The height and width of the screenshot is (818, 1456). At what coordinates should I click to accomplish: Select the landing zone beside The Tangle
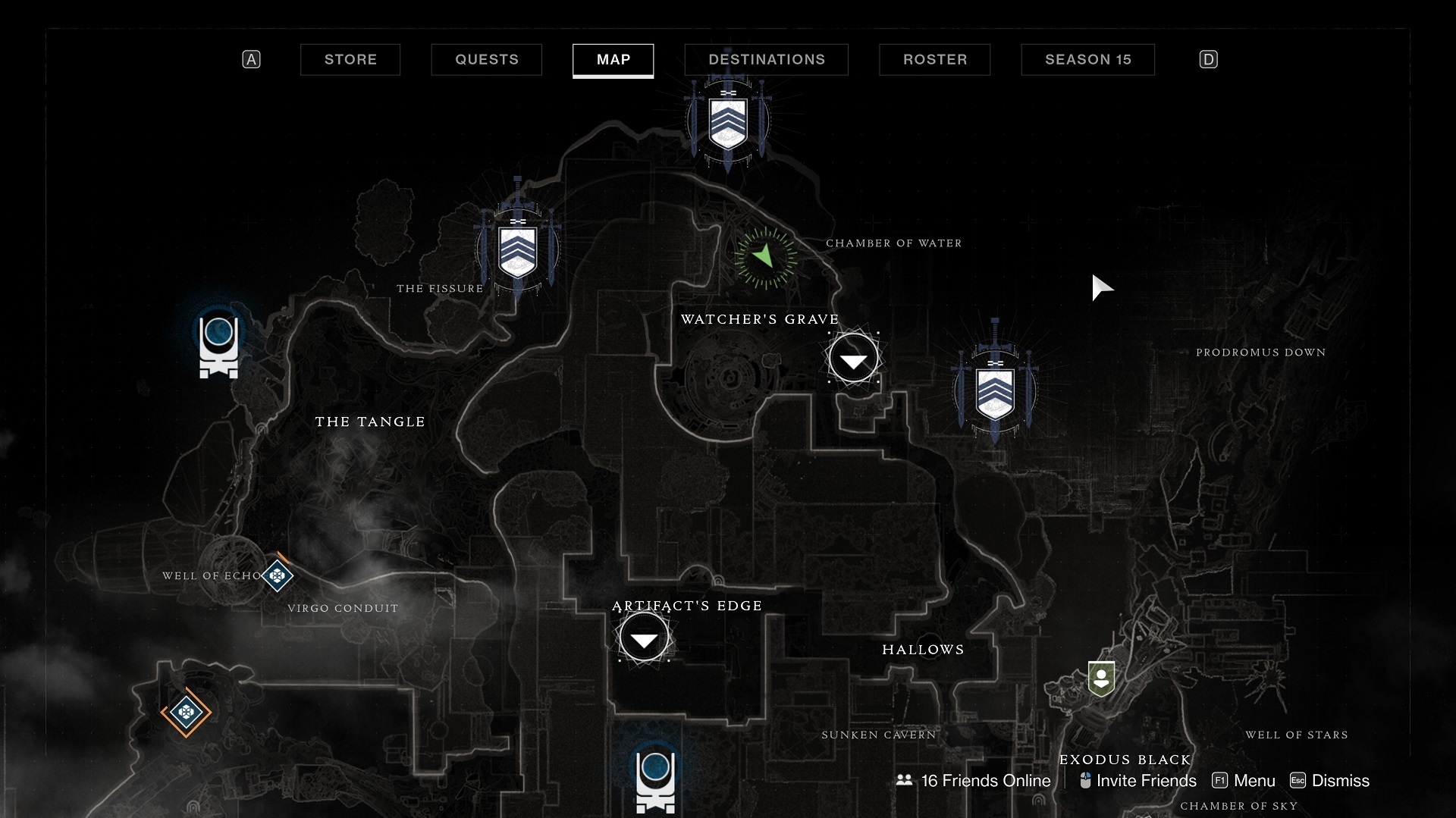point(218,346)
